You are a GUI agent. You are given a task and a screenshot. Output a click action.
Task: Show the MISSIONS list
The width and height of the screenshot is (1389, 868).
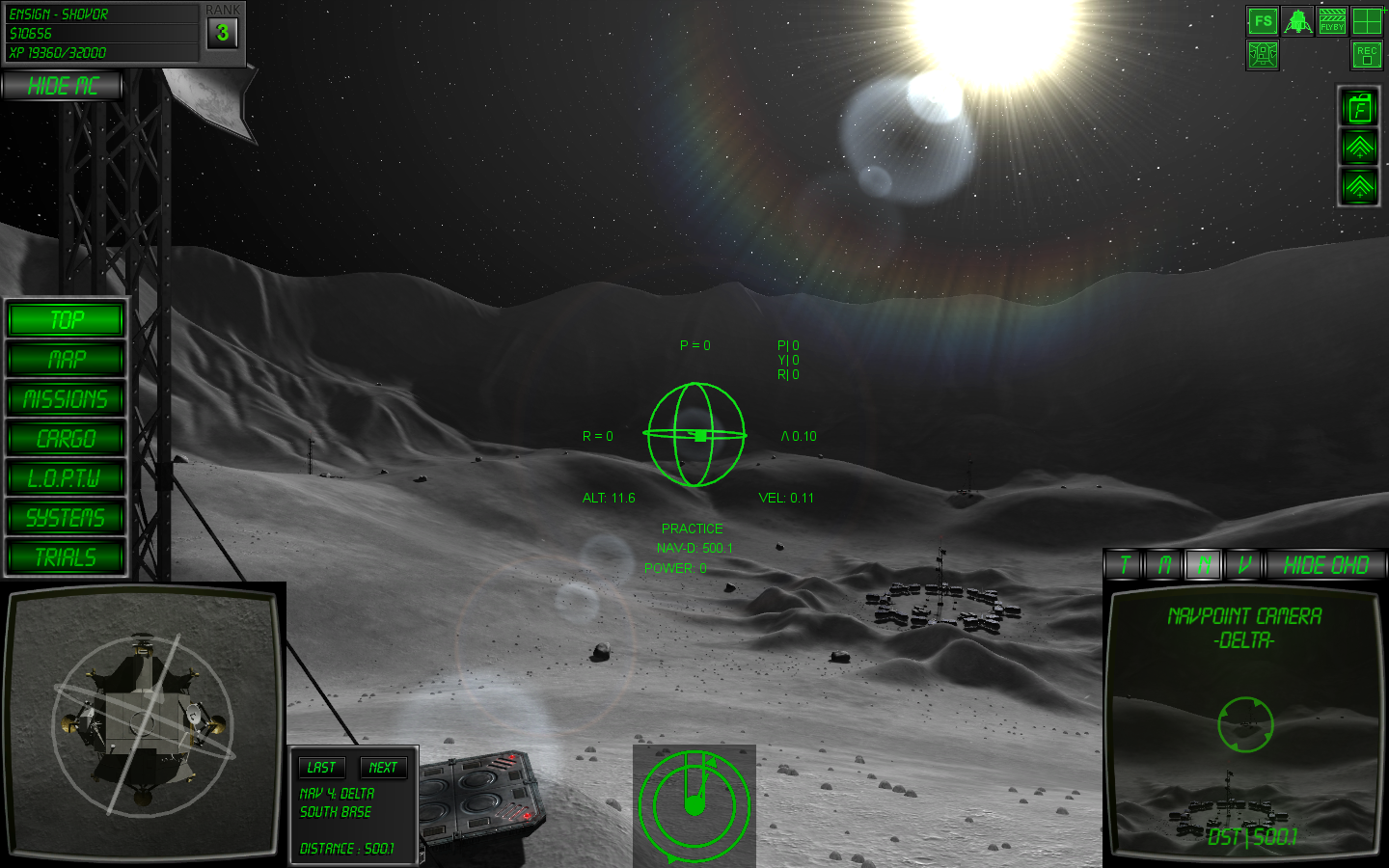(x=66, y=399)
